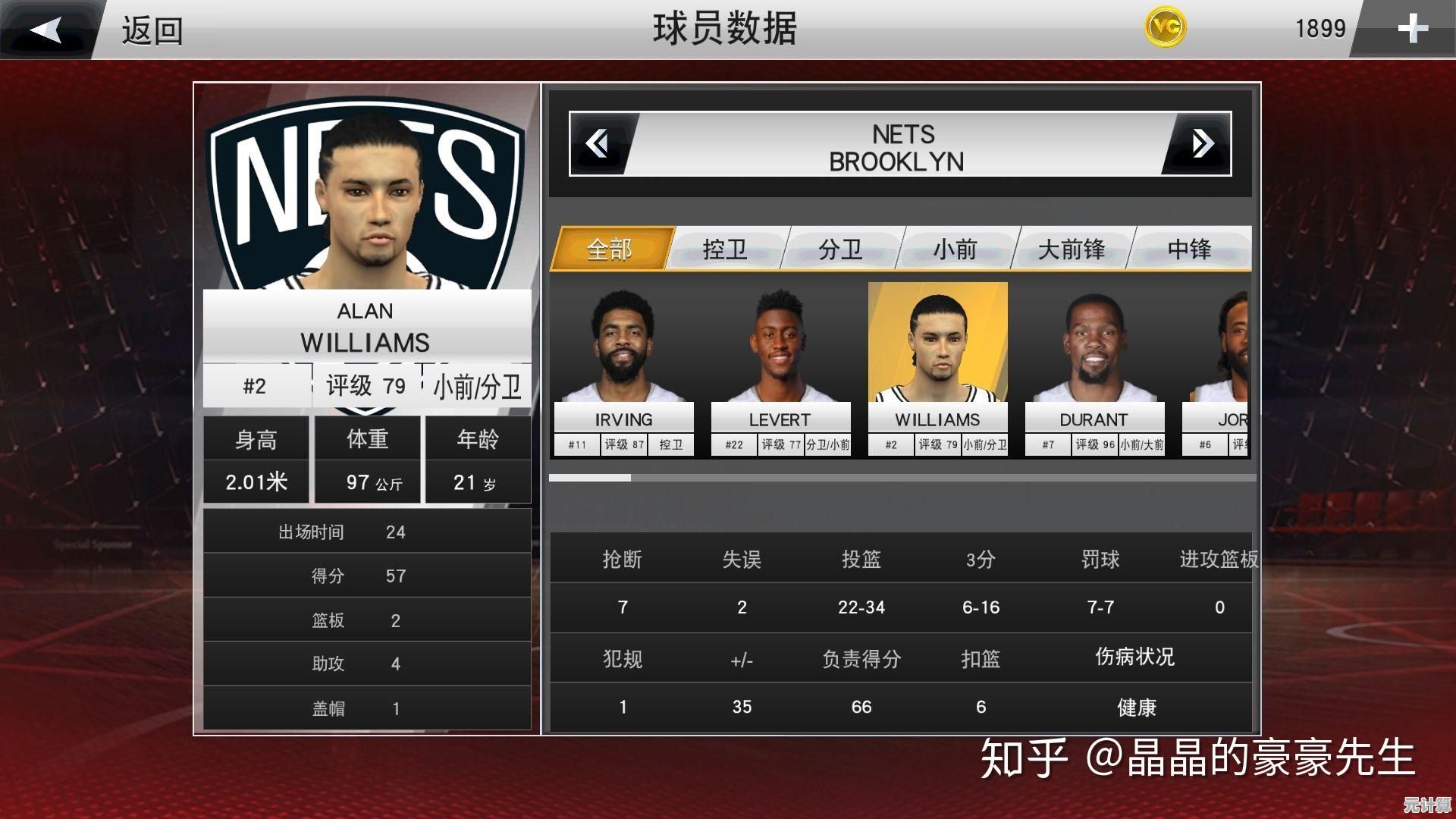Switch to the 控卫 position tab
Image resolution: width=1456 pixels, height=819 pixels.
(x=726, y=249)
